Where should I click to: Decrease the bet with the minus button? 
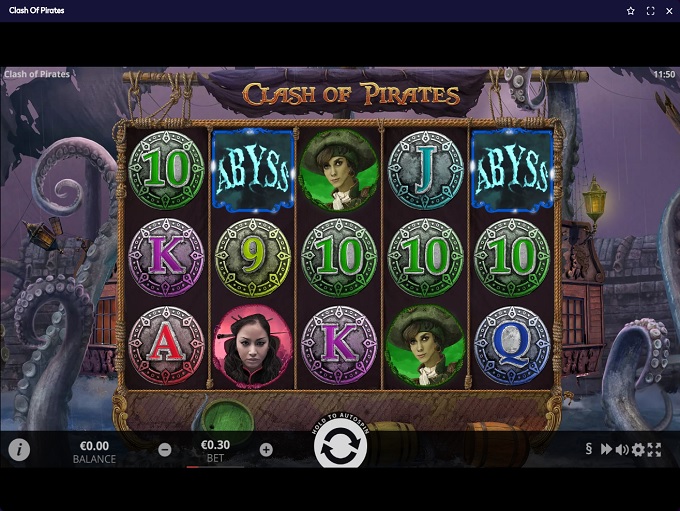pos(164,450)
